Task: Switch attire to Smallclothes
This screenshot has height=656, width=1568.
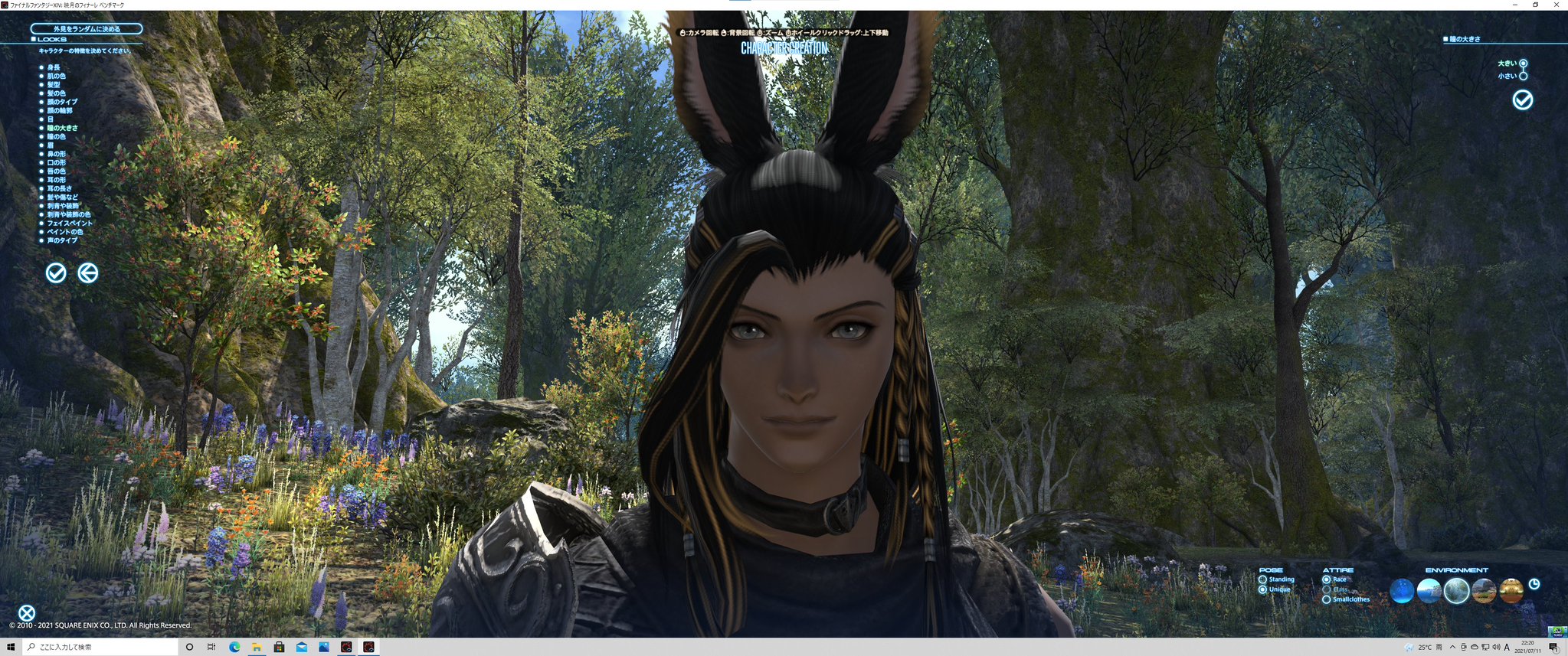Action: pyautogui.click(x=1327, y=599)
